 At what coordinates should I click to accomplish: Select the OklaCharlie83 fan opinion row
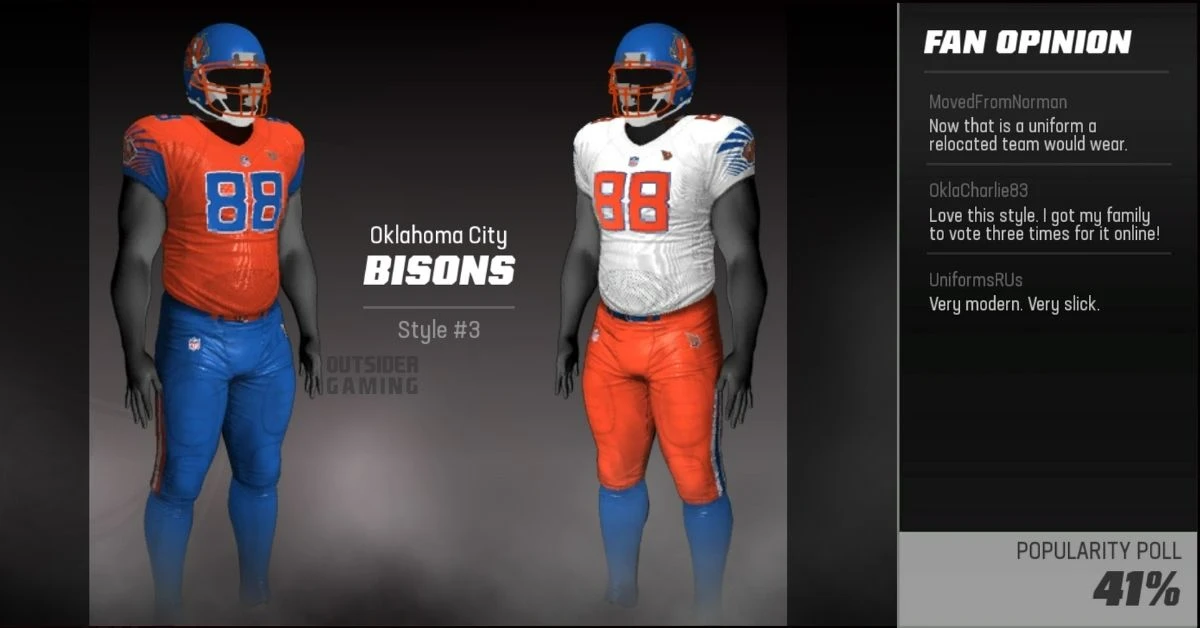coord(1045,212)
